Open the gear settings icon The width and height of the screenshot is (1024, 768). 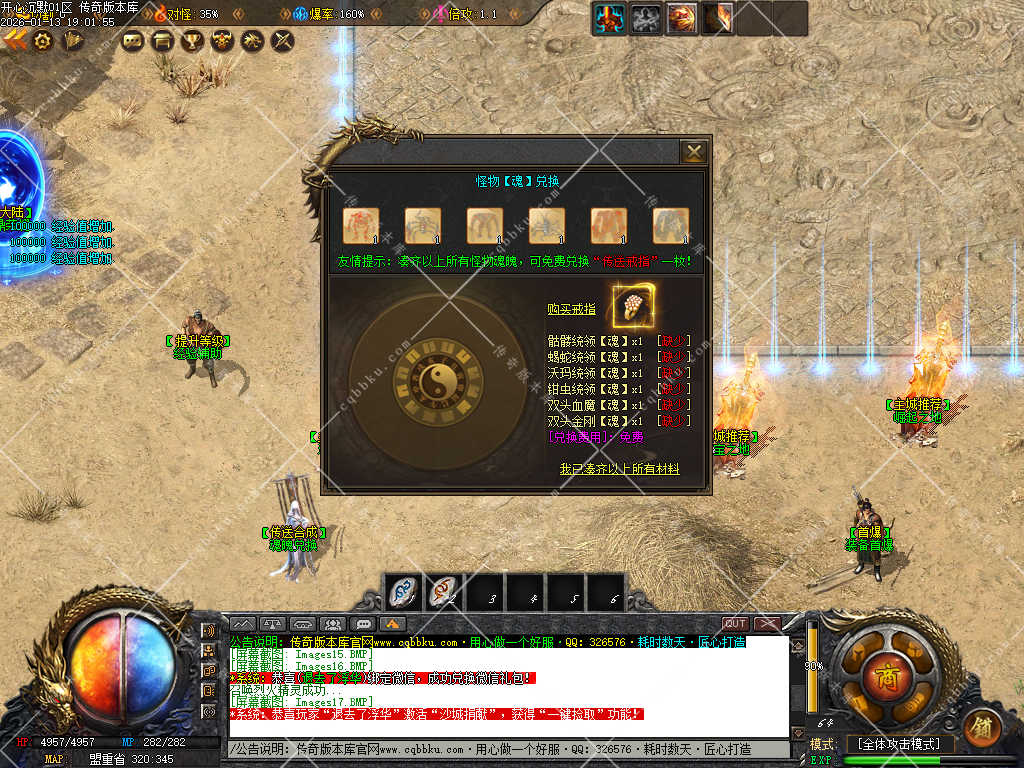point(43,41)
